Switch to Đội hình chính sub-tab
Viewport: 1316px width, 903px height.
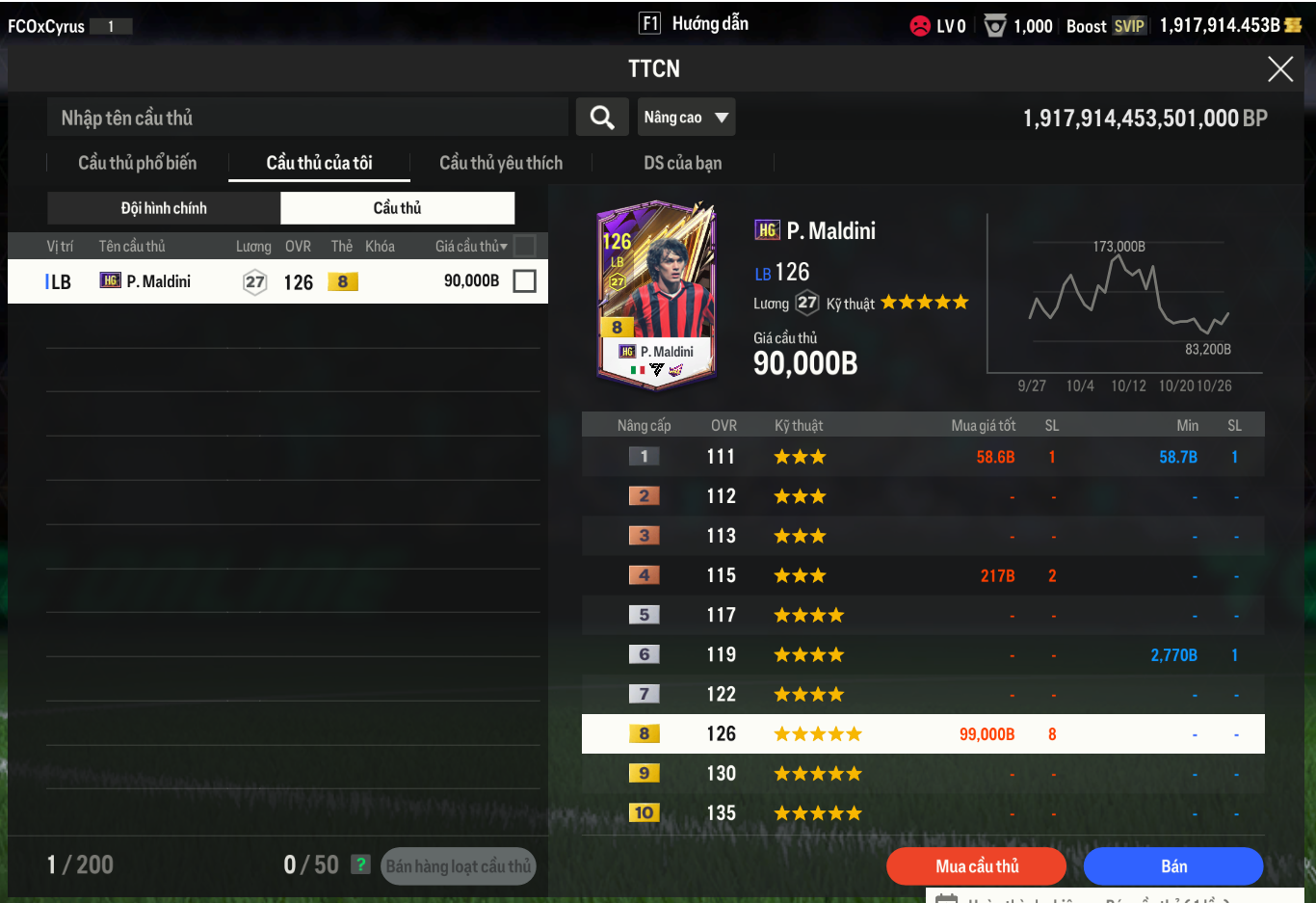point(164,208)
